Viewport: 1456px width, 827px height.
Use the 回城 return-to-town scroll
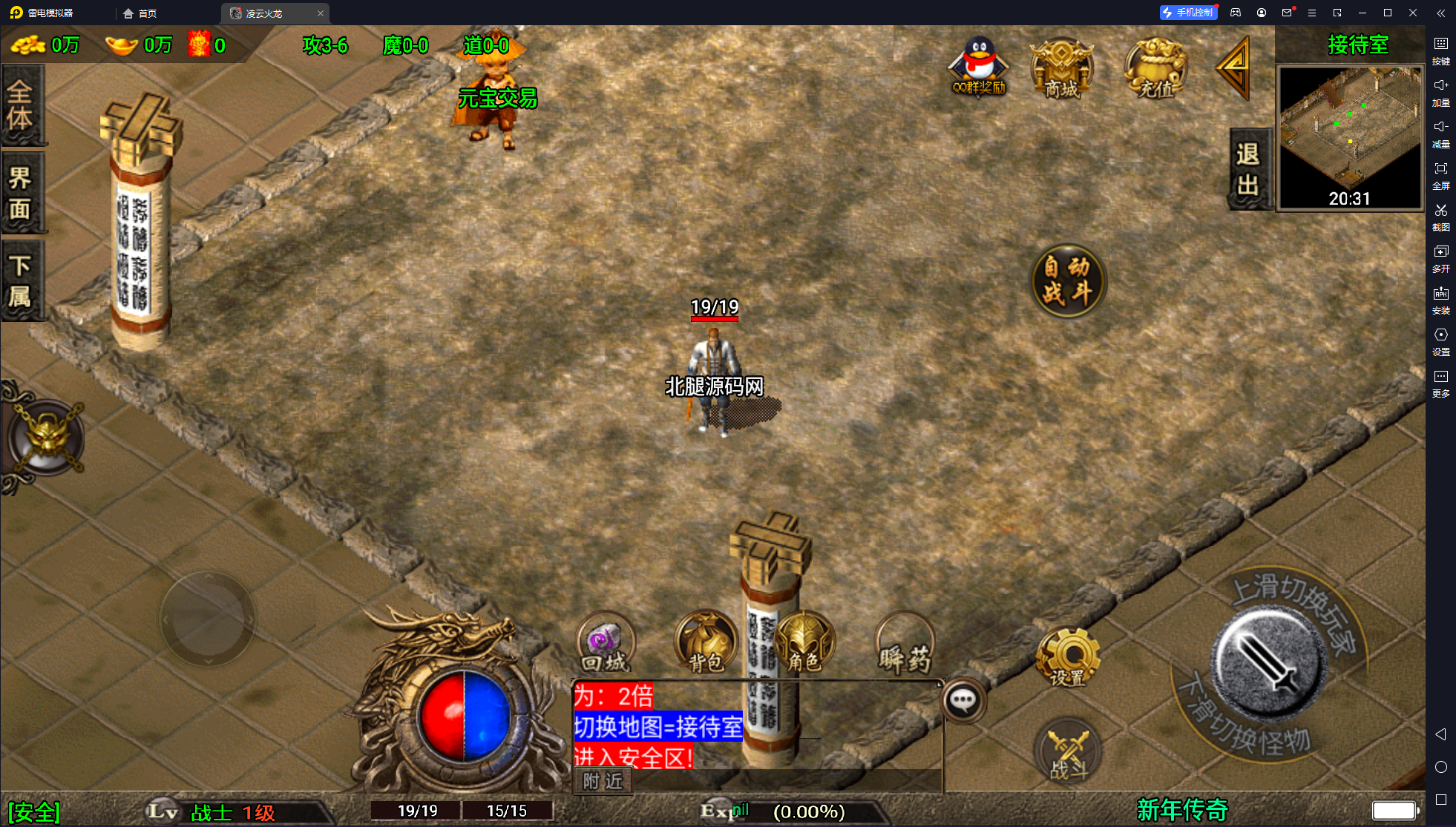[606, 642]
